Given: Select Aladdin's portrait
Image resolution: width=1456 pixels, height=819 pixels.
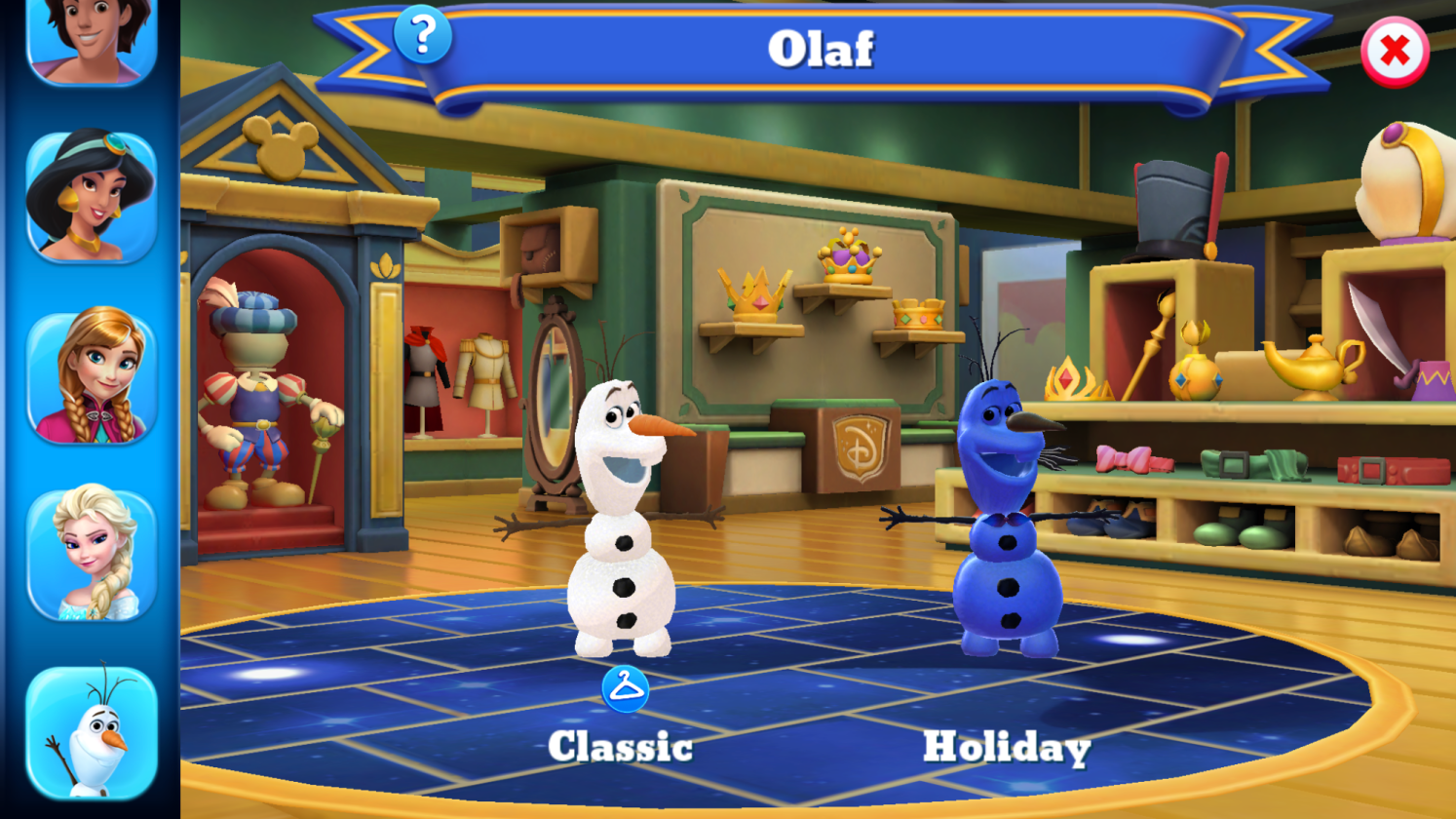Looking at the screenshot, I should point(92,39).
